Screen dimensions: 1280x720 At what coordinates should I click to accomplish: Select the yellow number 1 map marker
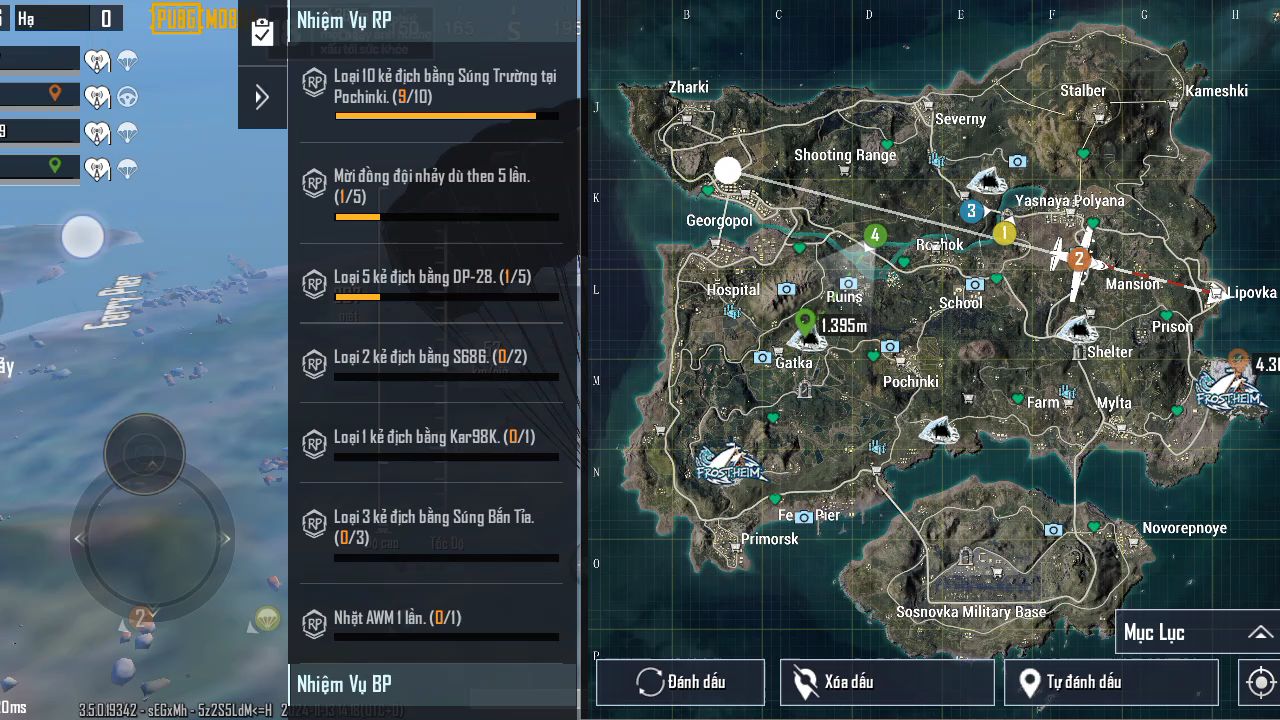[x=1004, y=233]
